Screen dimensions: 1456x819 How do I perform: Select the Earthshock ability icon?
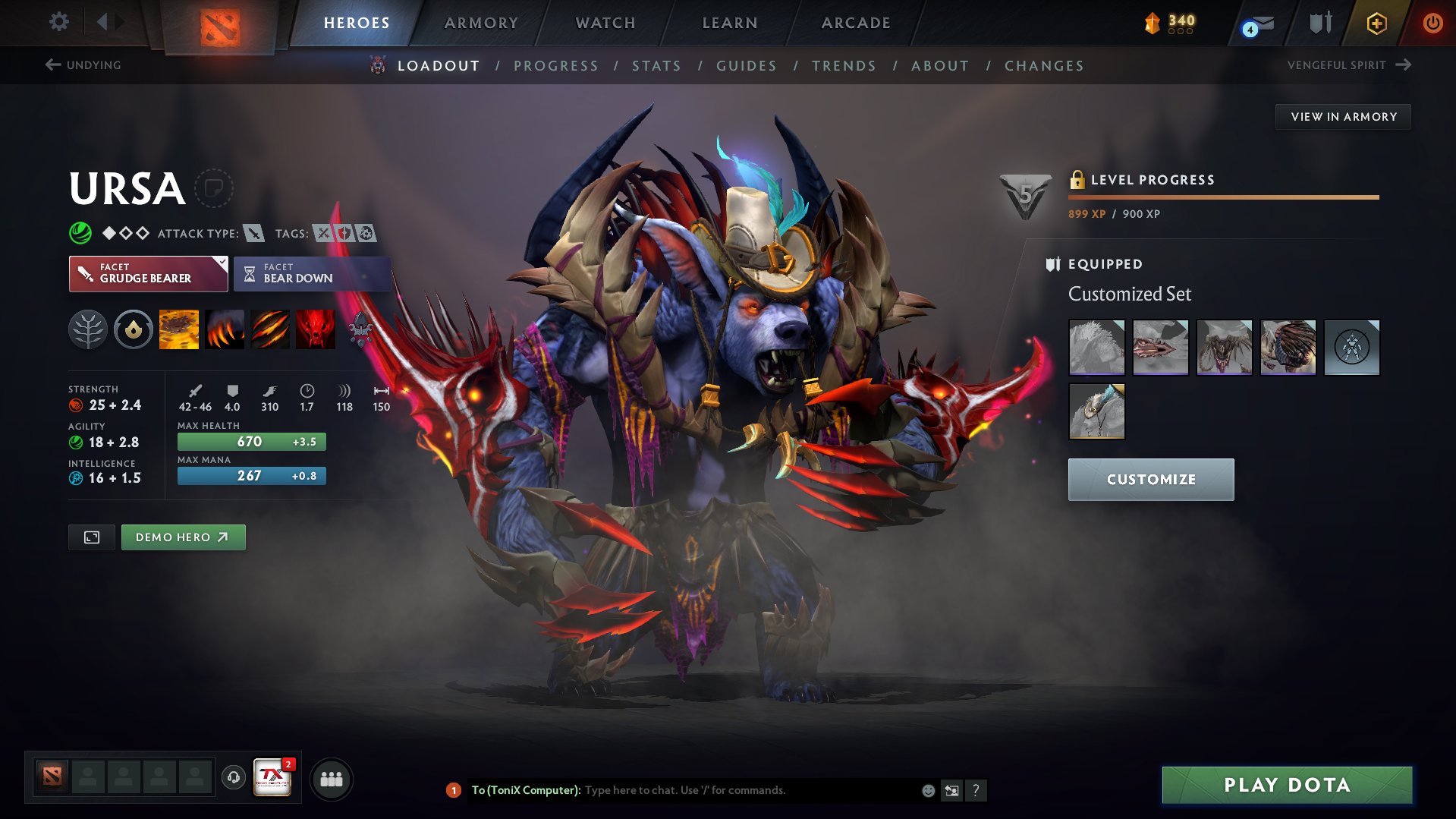179,329
